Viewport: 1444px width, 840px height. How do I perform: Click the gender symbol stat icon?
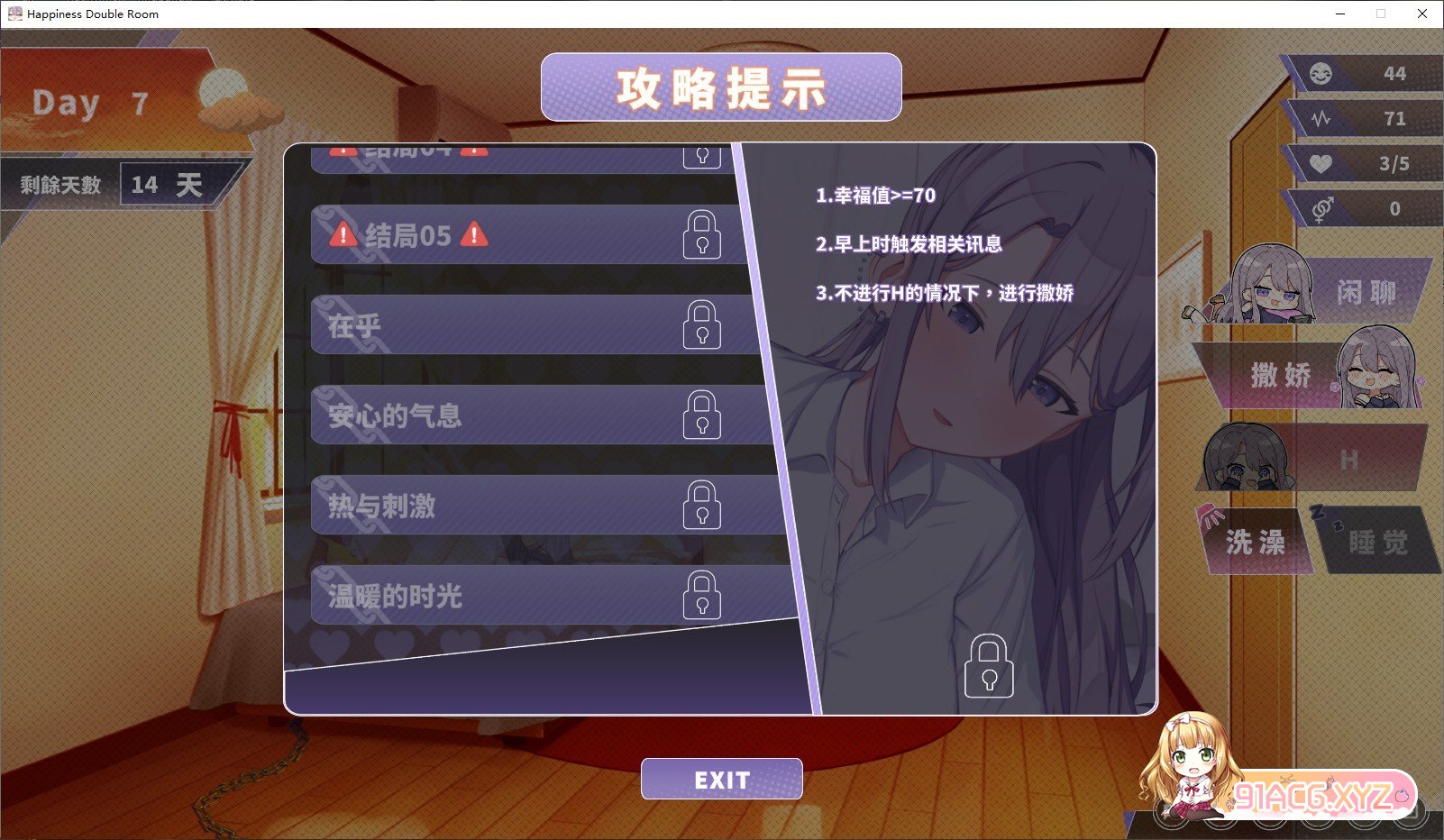point(1320,208)
